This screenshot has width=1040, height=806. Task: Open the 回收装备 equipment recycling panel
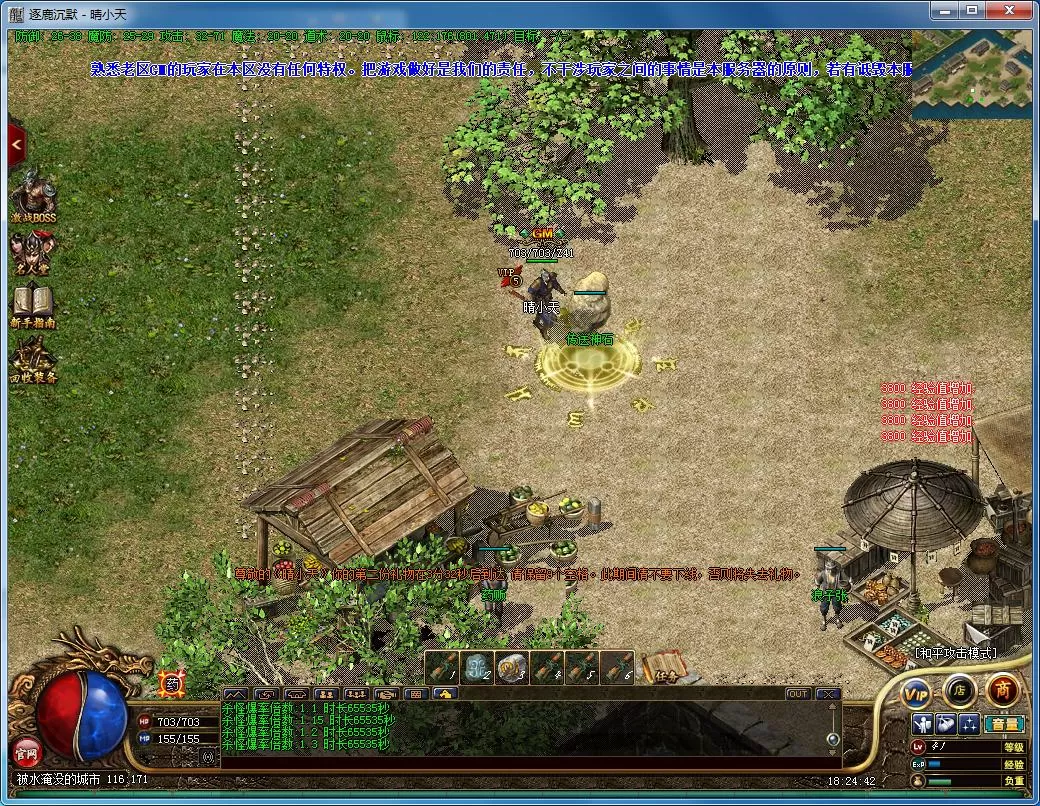coord(33,361)
